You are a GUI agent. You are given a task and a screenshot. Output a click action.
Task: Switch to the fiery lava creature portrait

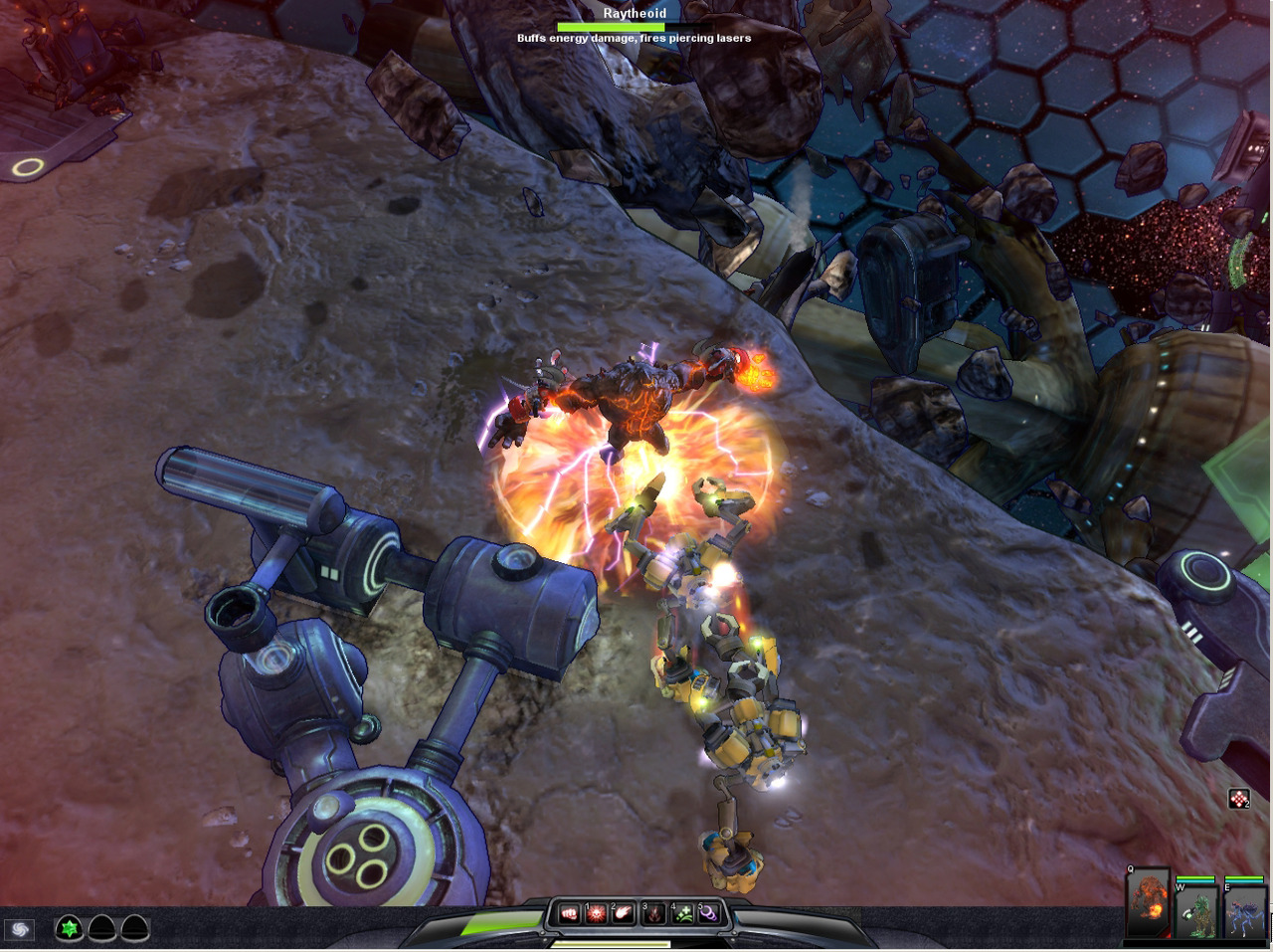pyautogui.click(x=1149, y=905)
